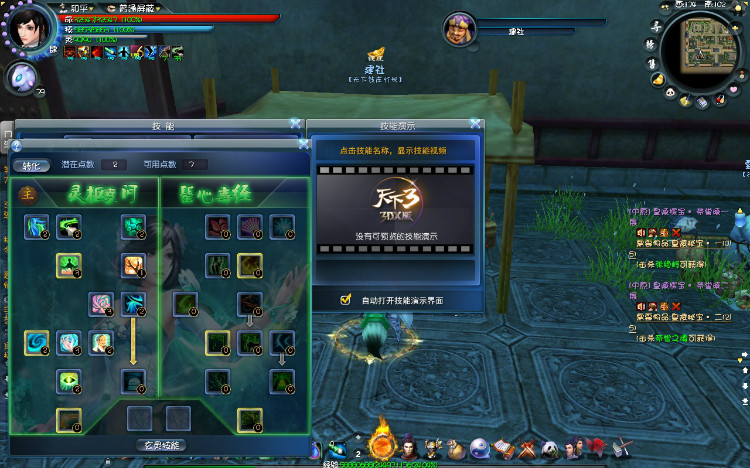Activate the flaming orb icon
This screenshot has width=750, height=468.
382,444
